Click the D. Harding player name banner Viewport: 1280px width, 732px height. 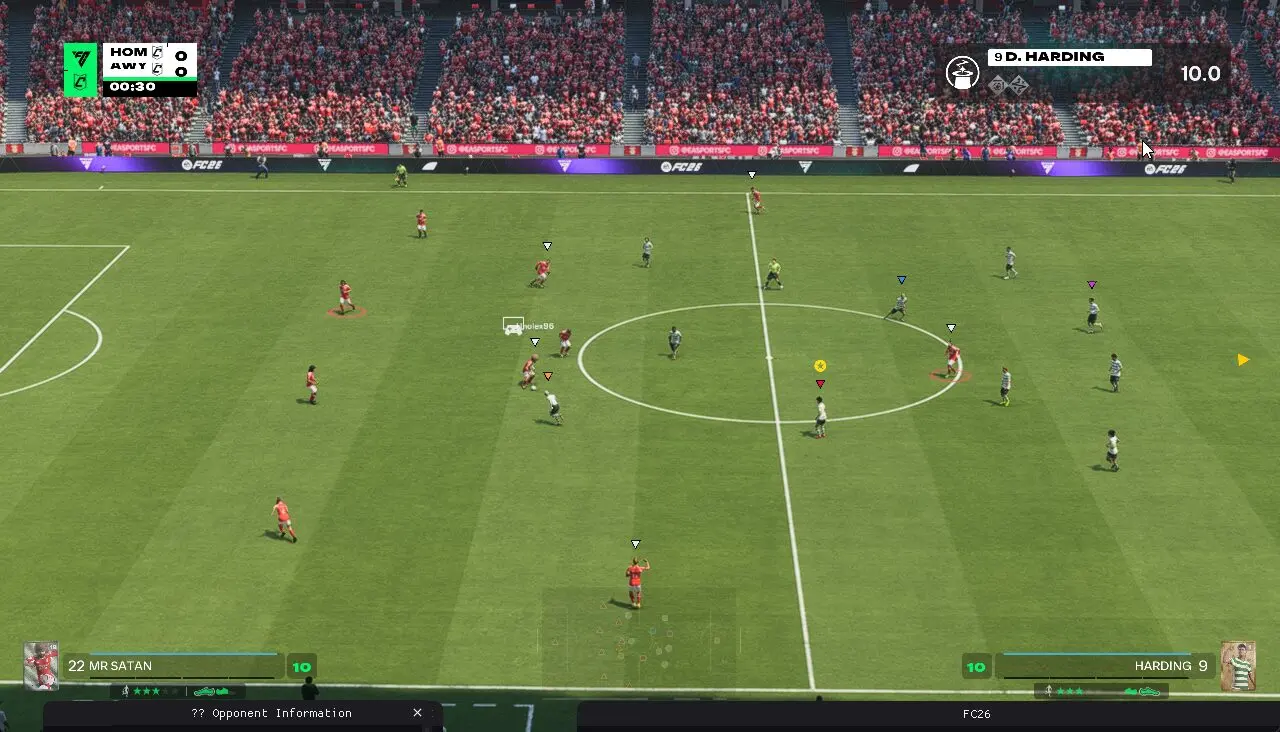click(1069, 57)
